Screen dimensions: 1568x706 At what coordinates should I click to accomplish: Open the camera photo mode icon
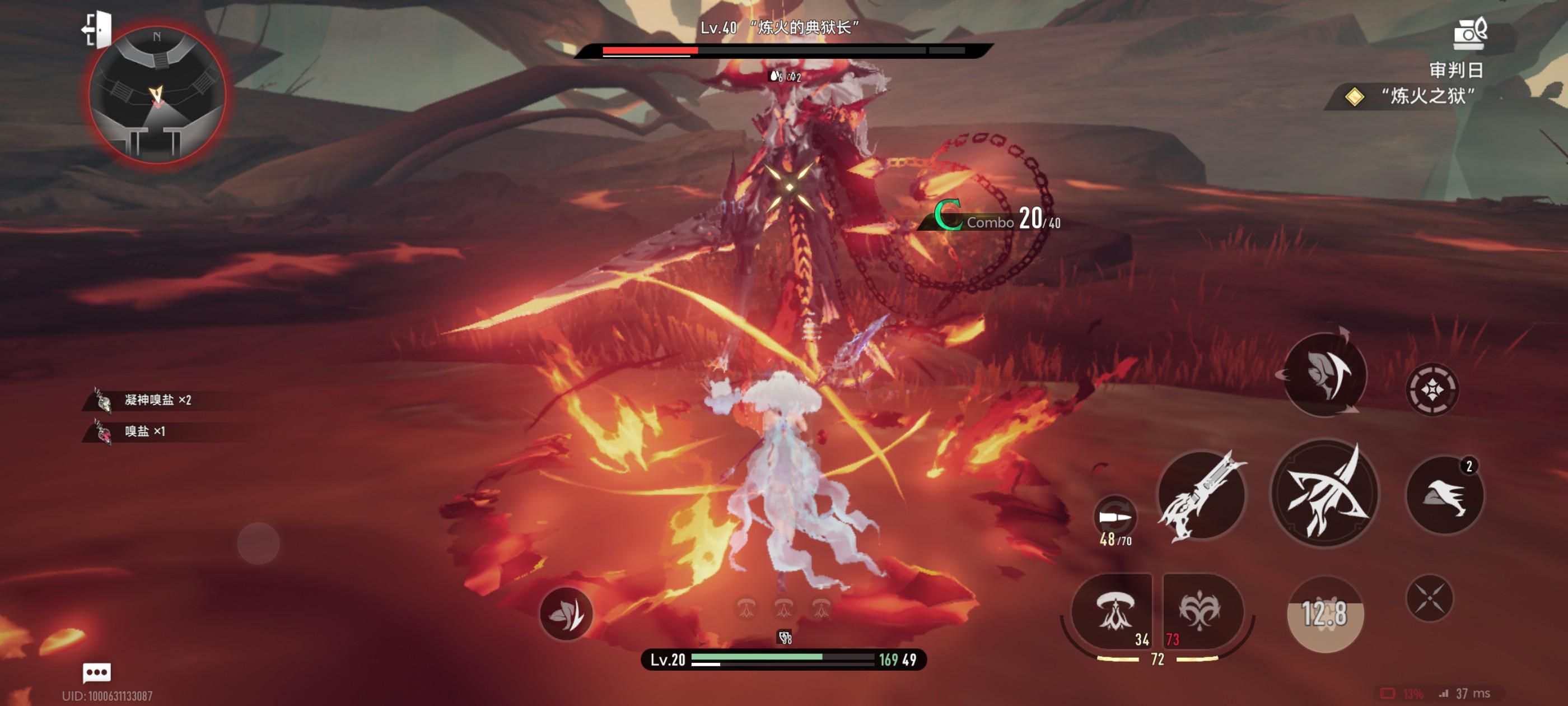[1469, 33]
